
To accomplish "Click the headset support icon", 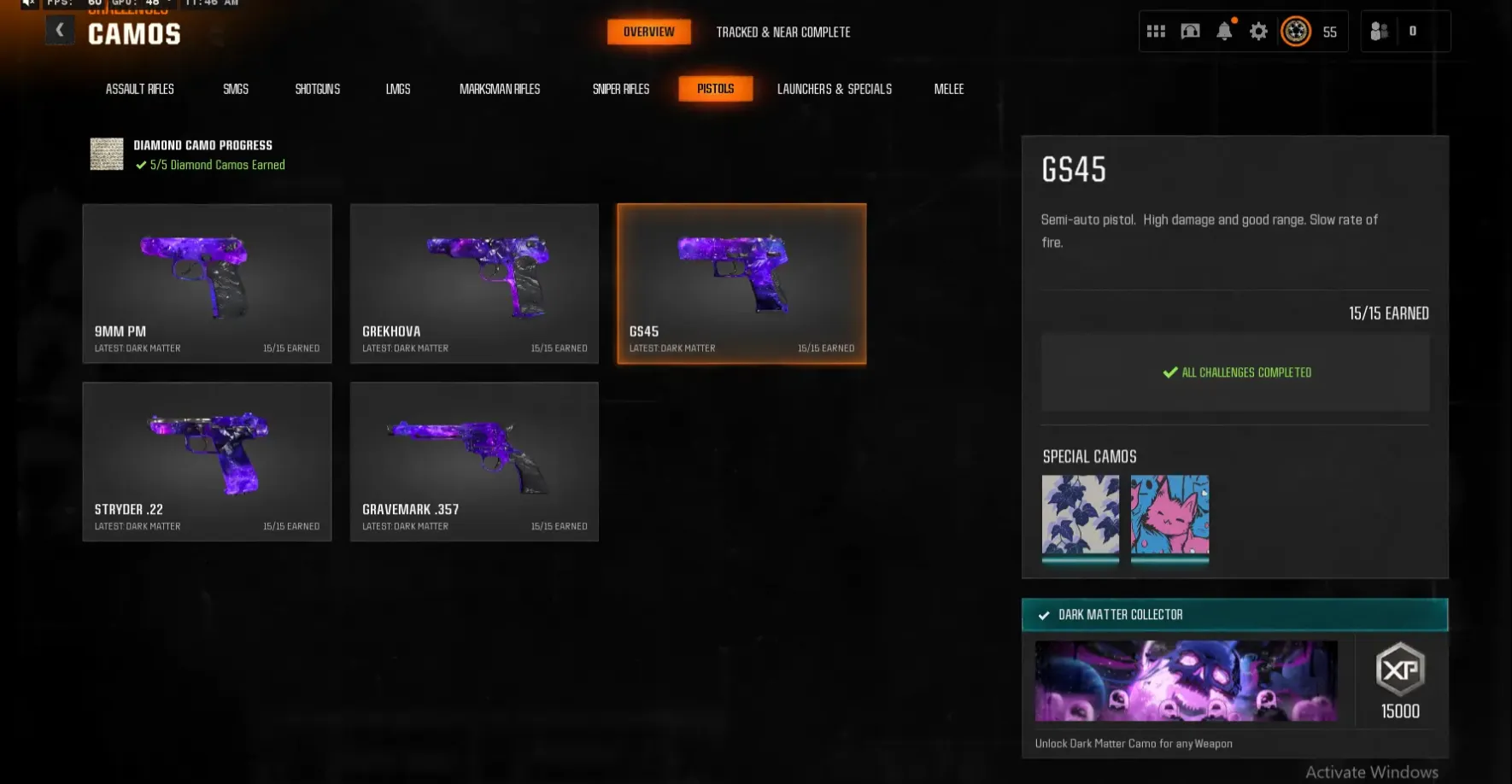I will 1189,31.
